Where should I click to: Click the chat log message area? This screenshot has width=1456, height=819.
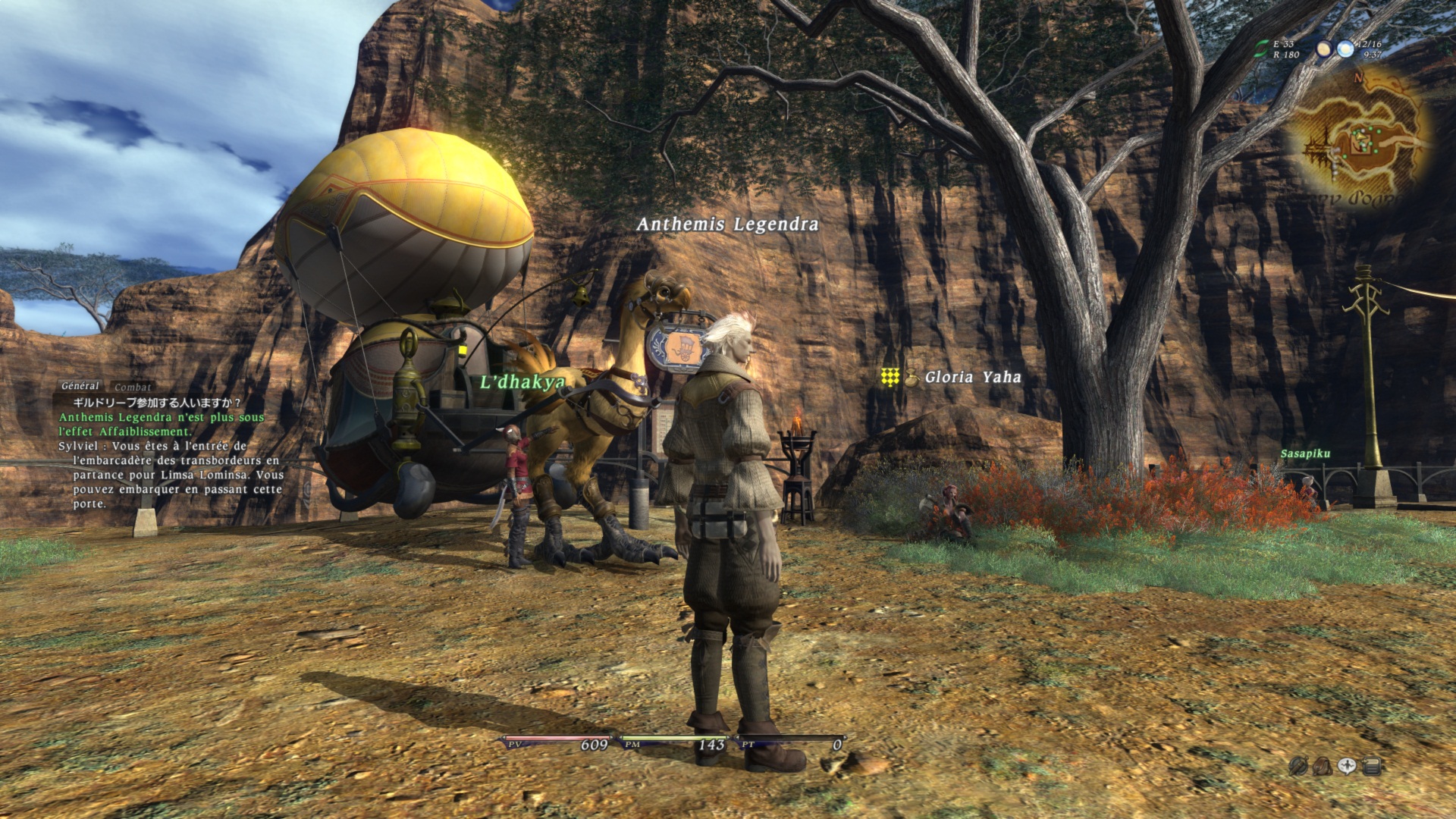coord(171,453)
